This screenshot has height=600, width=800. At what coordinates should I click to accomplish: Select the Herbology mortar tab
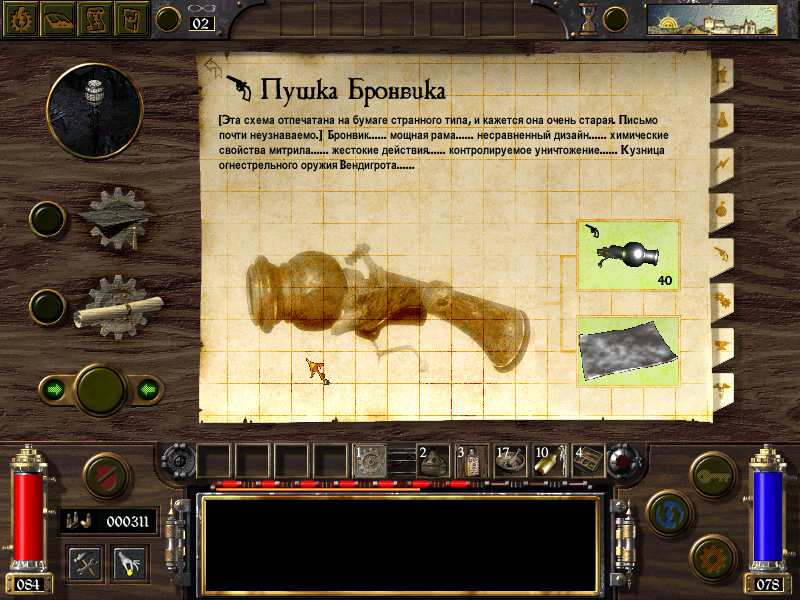[721, 73]
